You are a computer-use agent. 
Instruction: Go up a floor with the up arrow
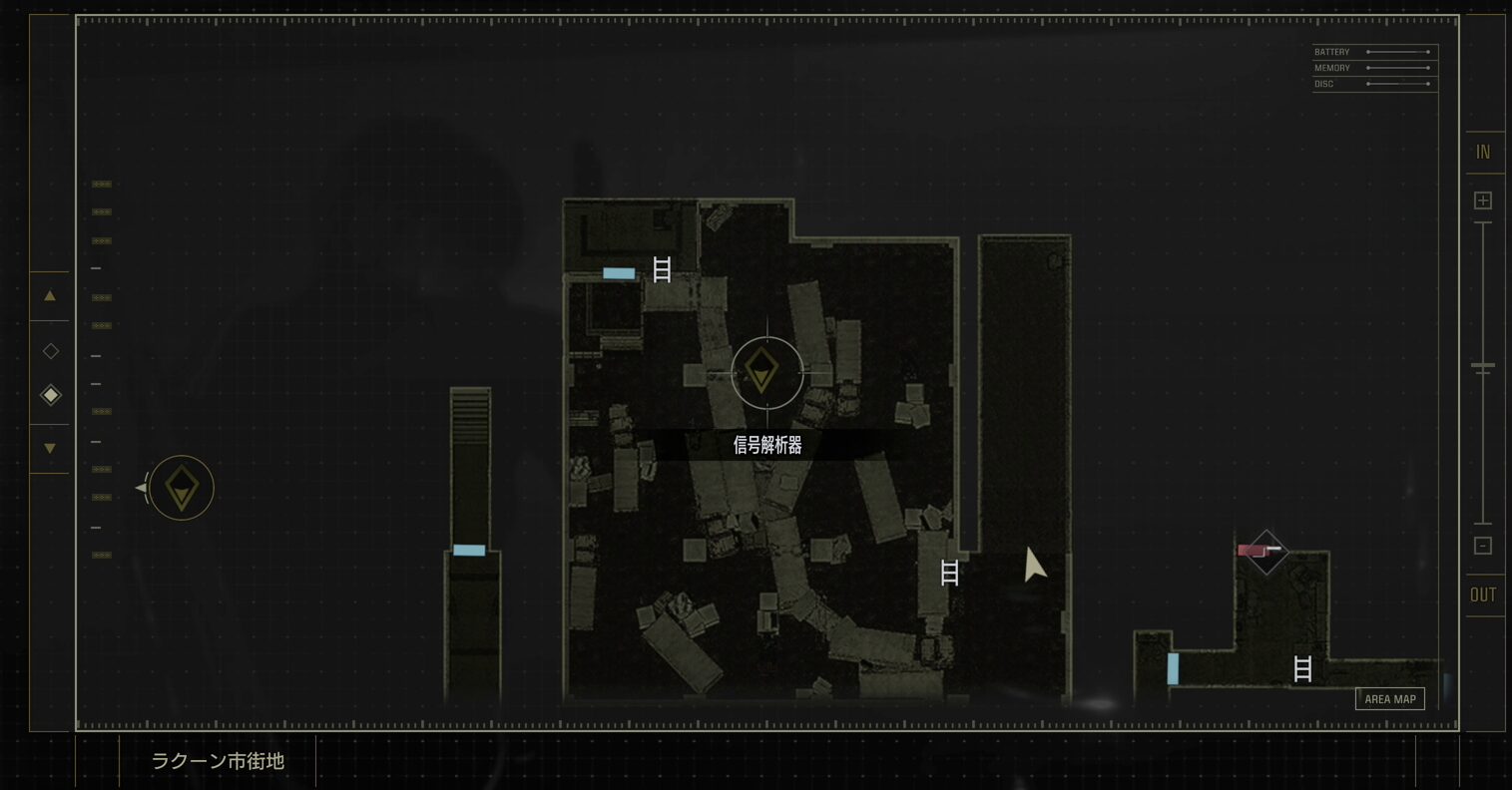coord(50,296)
